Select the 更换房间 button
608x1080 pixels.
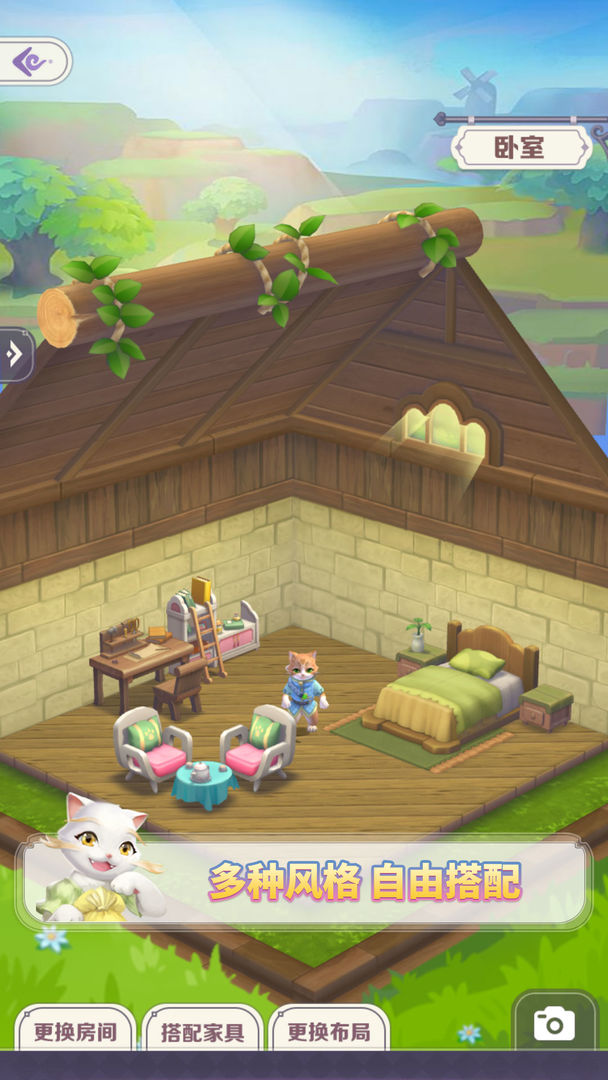pyautogui.click(x=74, y=1031)
